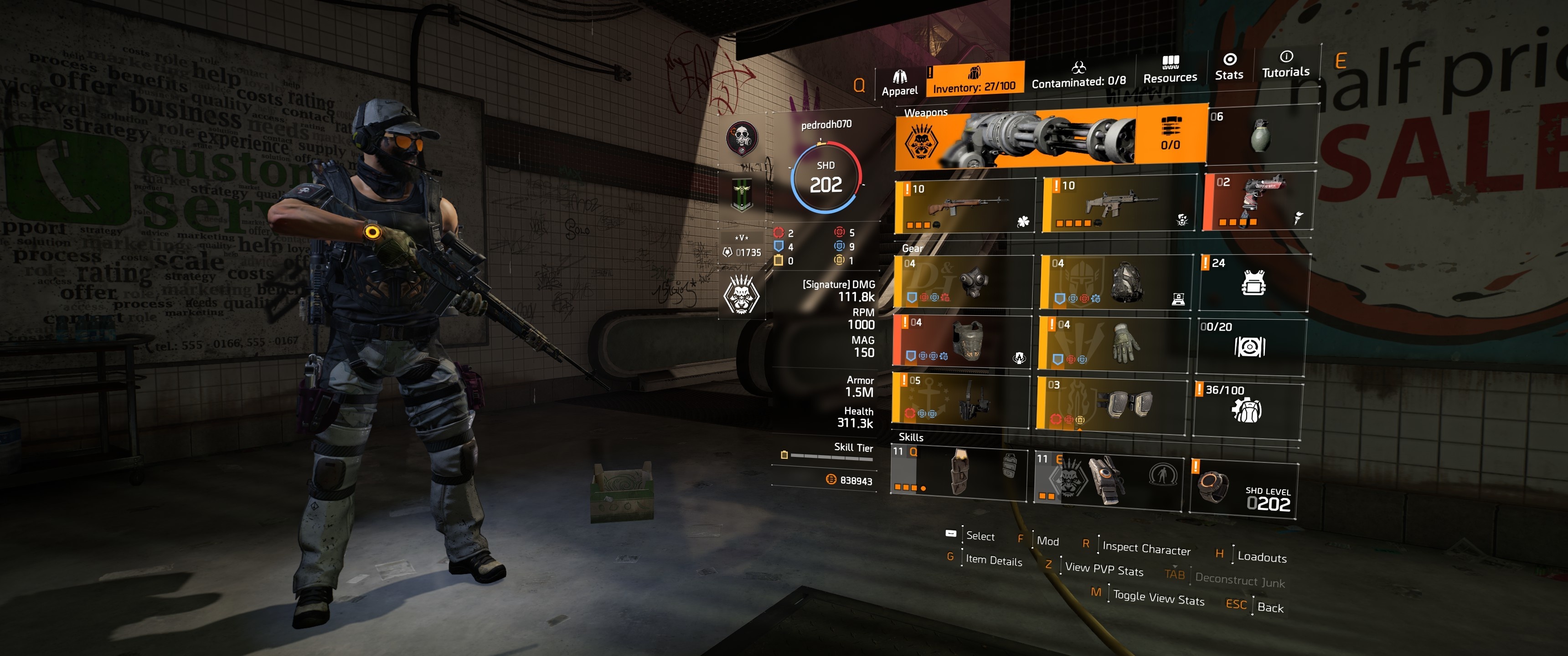Select the first skill slot

click(x=959, y=472)
